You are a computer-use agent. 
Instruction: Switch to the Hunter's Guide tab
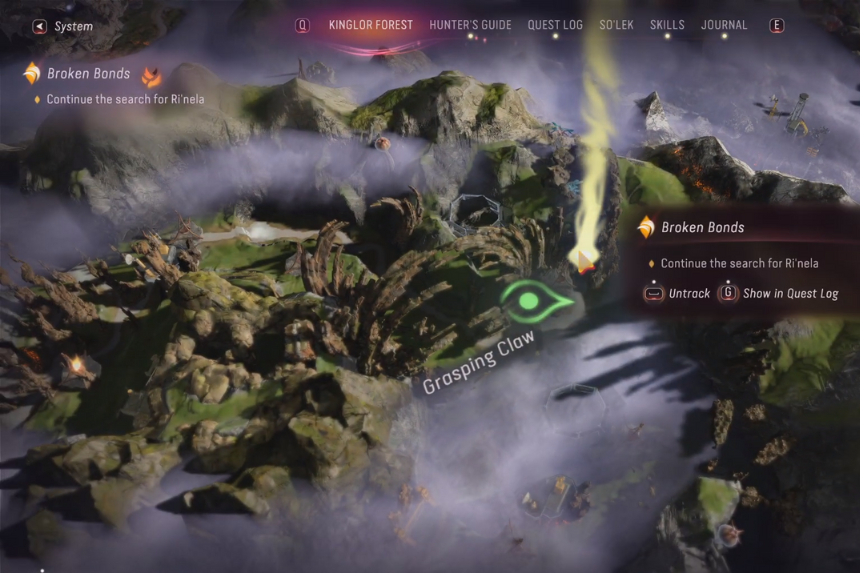(x=470, y=25)
